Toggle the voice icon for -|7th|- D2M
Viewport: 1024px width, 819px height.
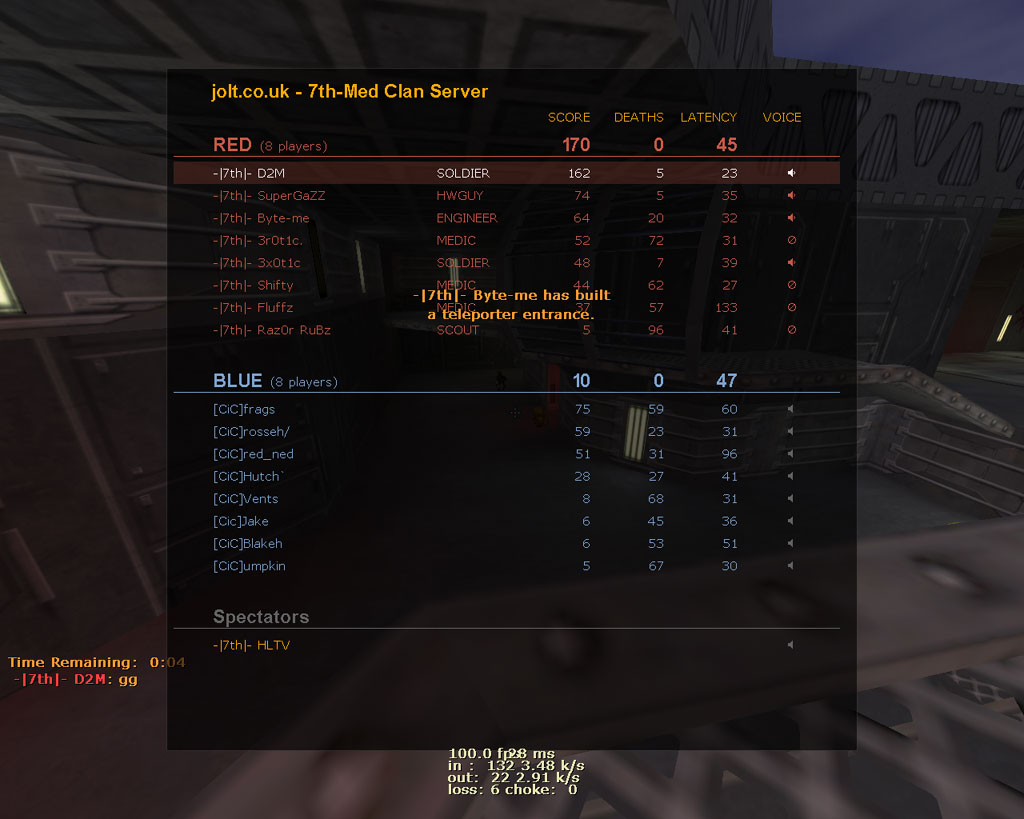pos(791,173)
